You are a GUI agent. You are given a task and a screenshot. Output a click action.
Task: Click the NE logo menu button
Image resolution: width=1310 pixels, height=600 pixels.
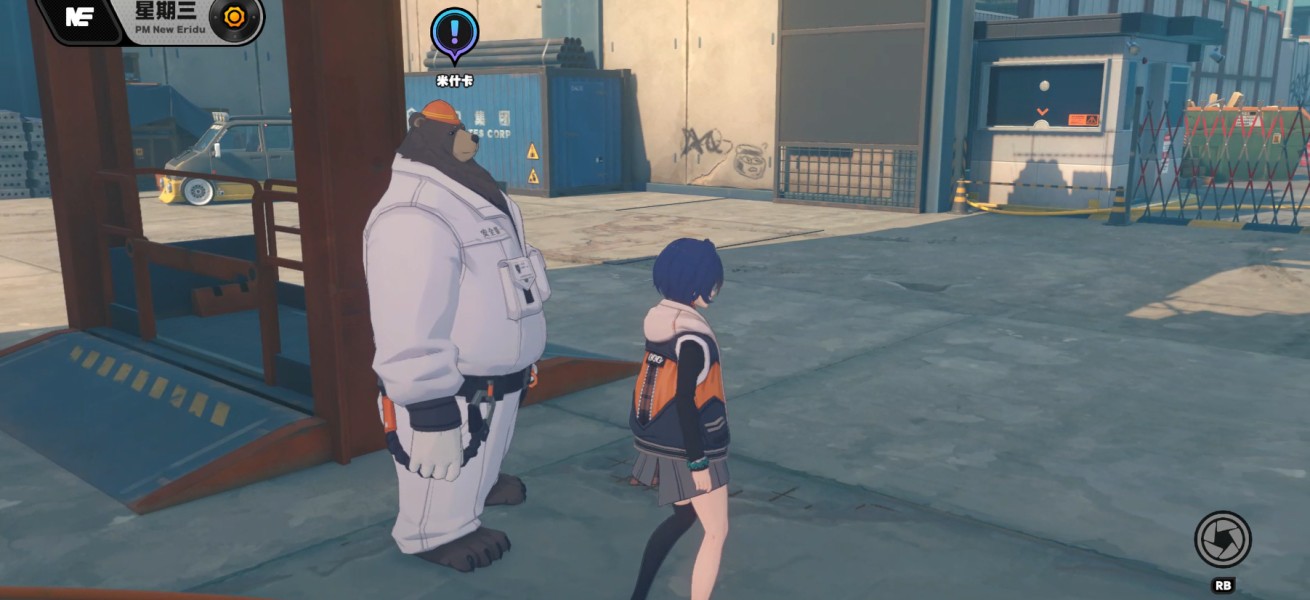[80, 17]
